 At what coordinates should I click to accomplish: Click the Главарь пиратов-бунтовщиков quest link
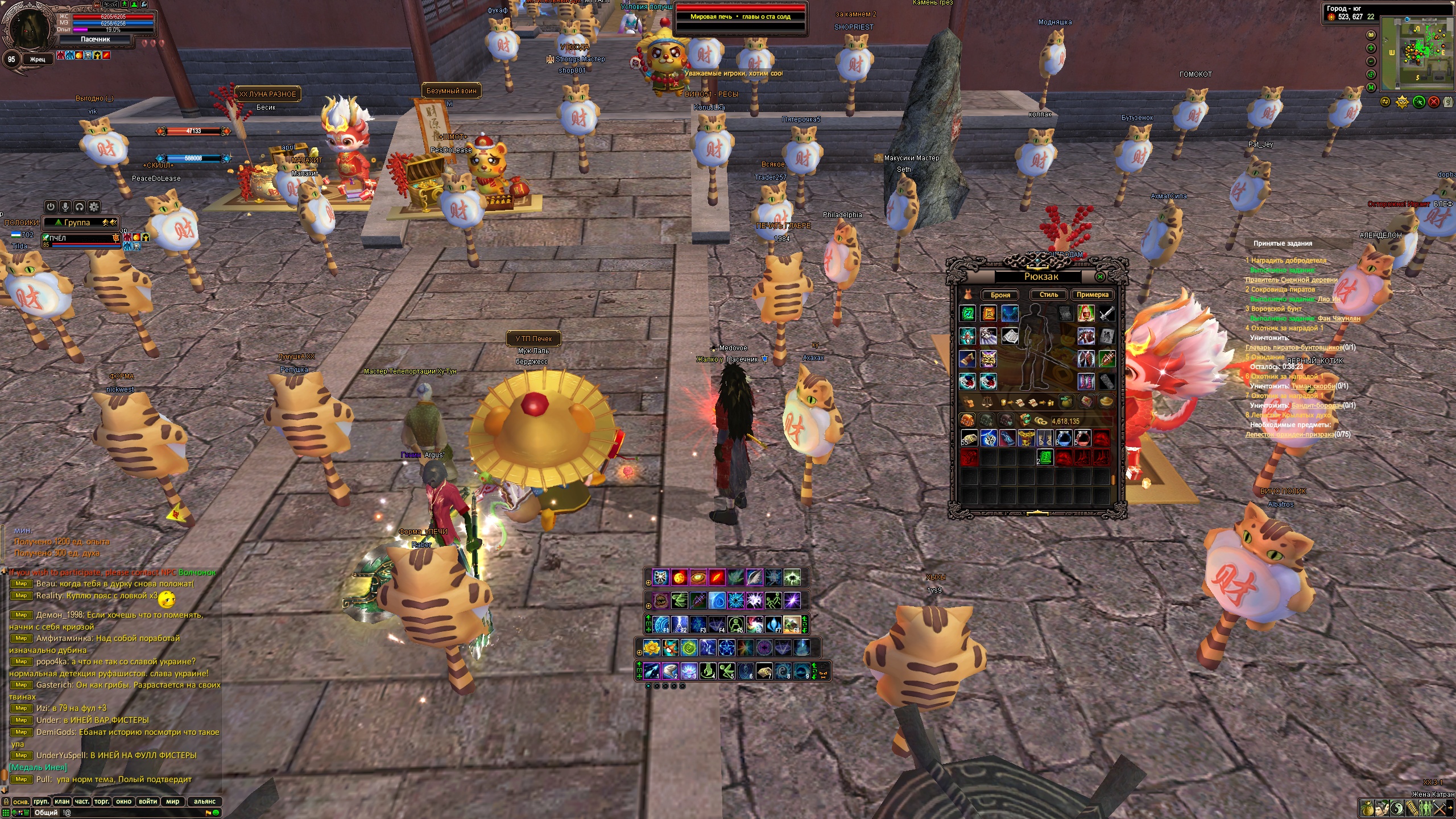[1293, 348]
